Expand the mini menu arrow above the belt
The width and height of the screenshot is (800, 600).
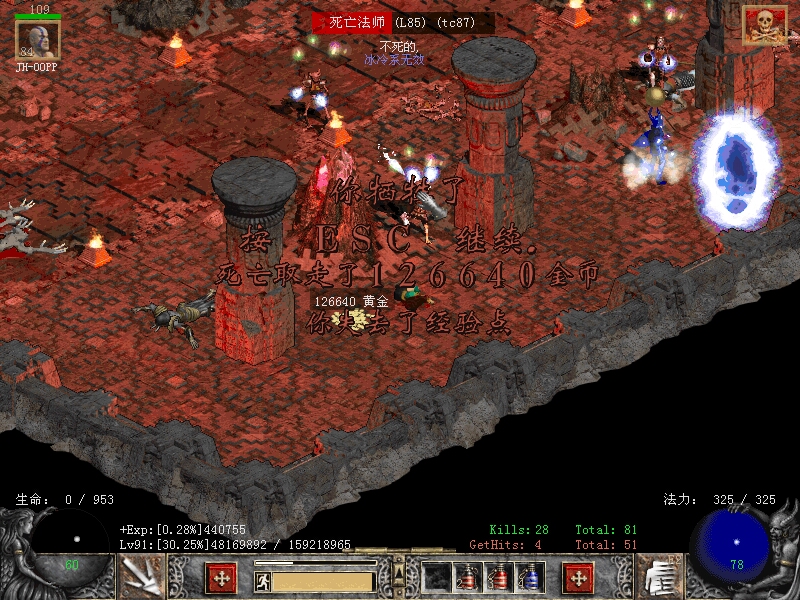pos(399,569)
